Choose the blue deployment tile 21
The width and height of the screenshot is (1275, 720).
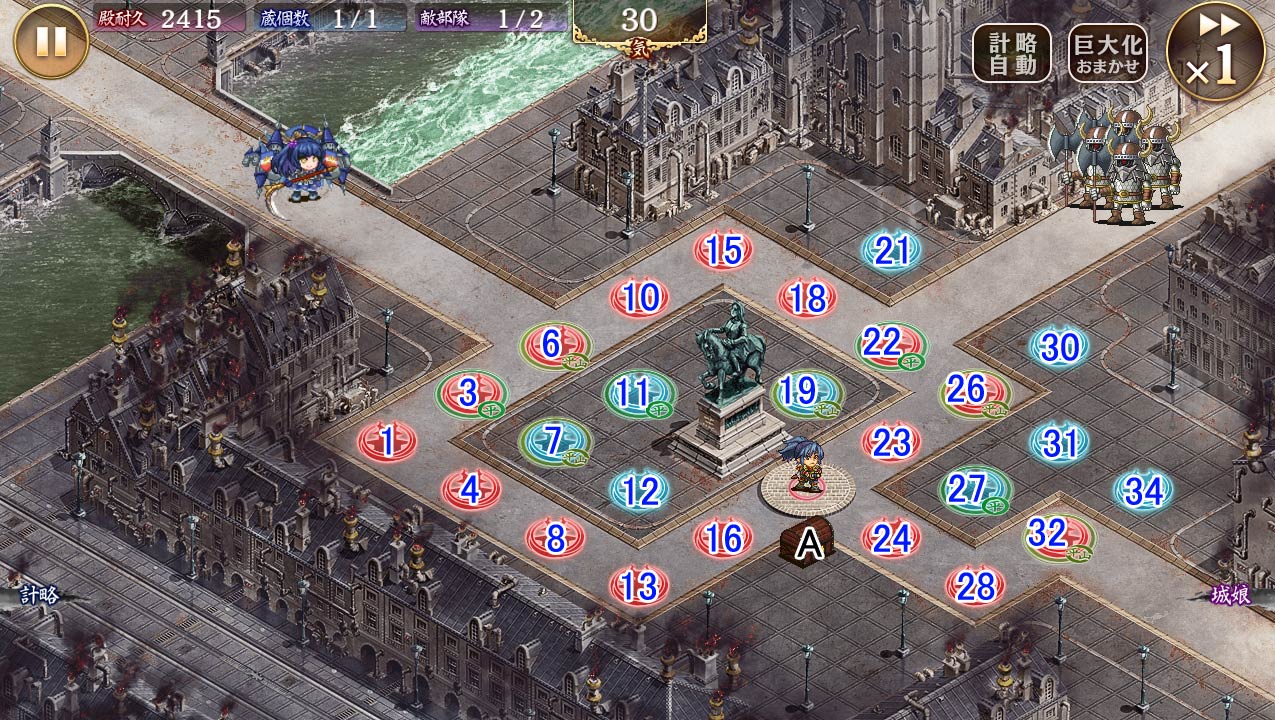(891, 252)
